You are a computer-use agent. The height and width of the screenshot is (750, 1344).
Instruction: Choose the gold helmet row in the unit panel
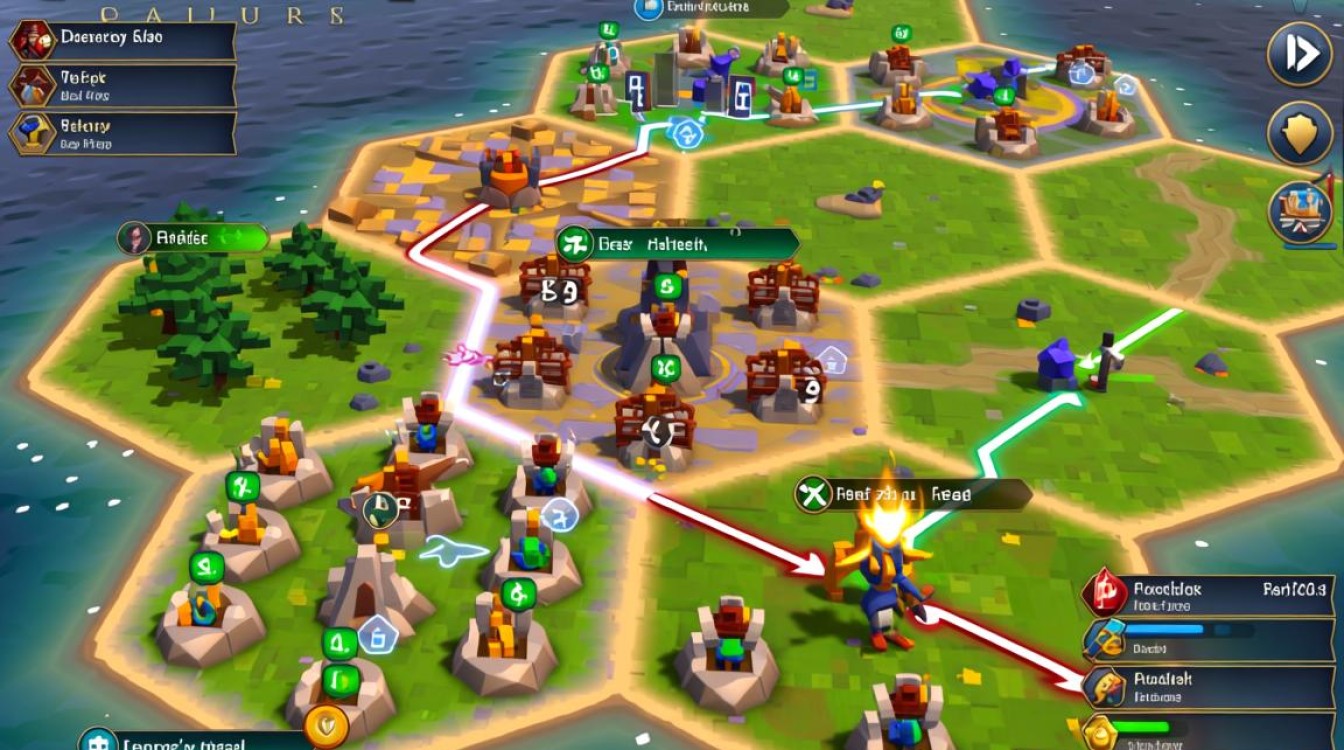click(1208, 686)
